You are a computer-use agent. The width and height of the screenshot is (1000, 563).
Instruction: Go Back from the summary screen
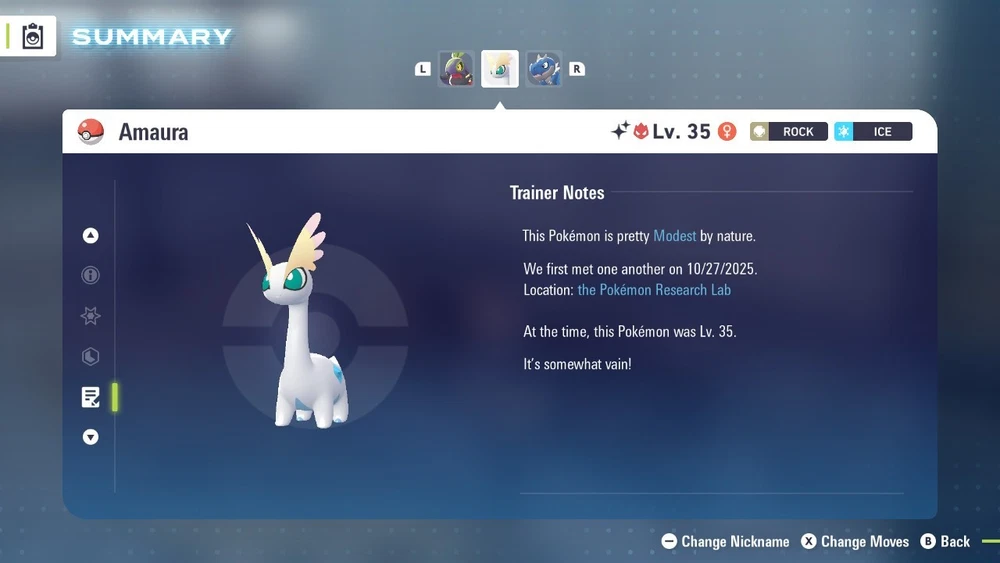[945, 541]
